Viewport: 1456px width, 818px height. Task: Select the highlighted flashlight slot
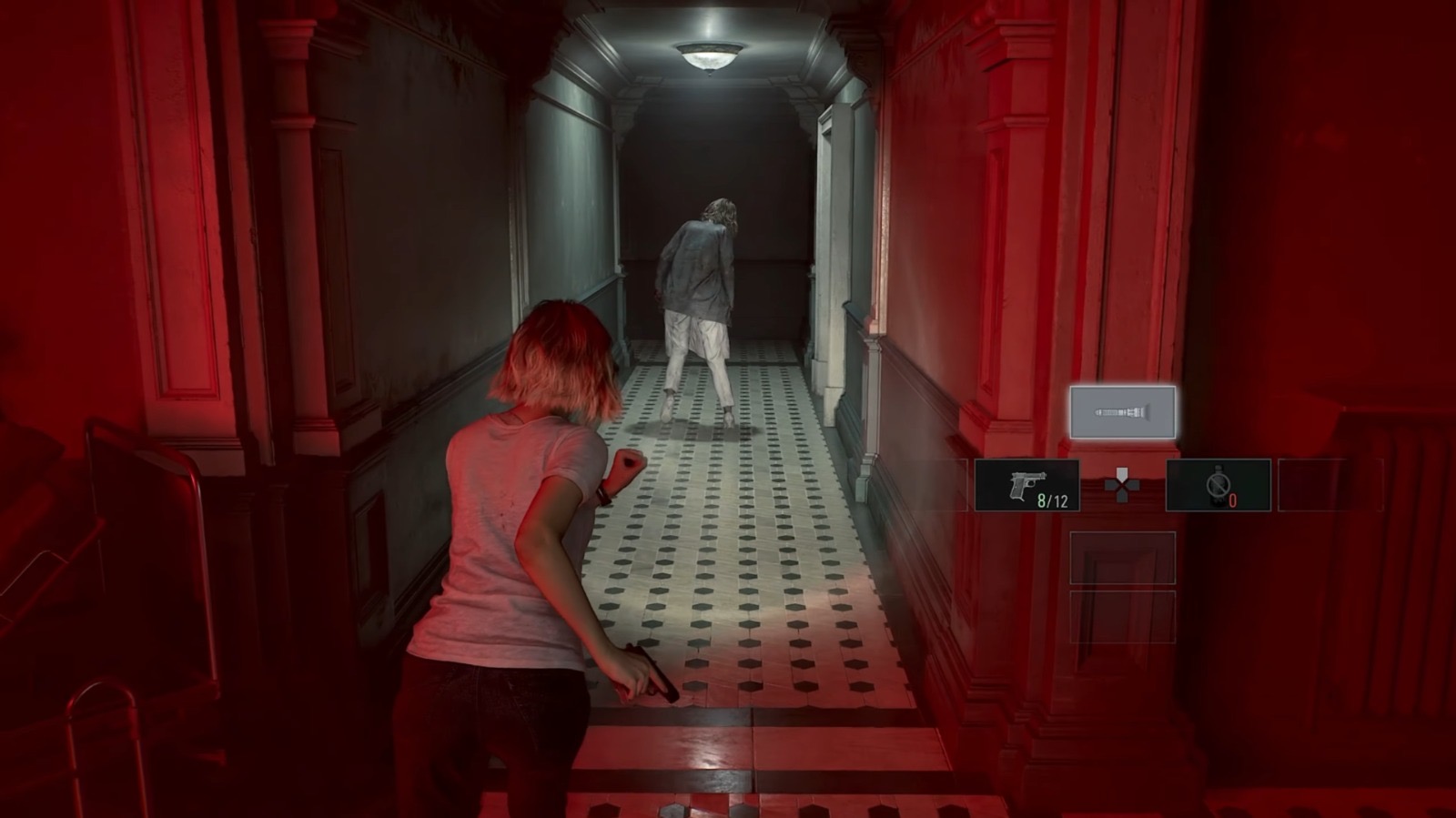[1122, 412]
